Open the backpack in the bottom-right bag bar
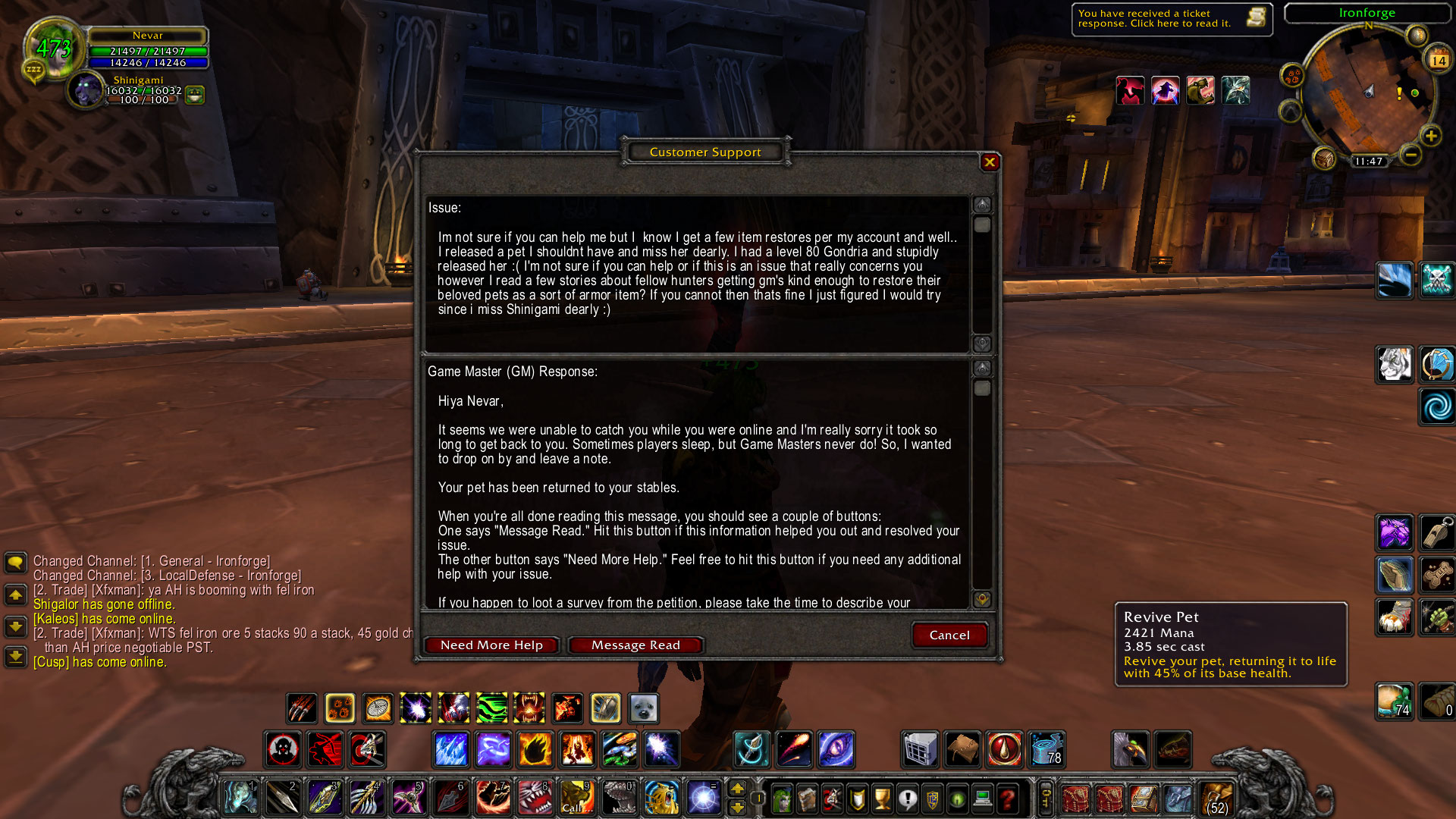1456x819 pixels. click(1216, 798)
